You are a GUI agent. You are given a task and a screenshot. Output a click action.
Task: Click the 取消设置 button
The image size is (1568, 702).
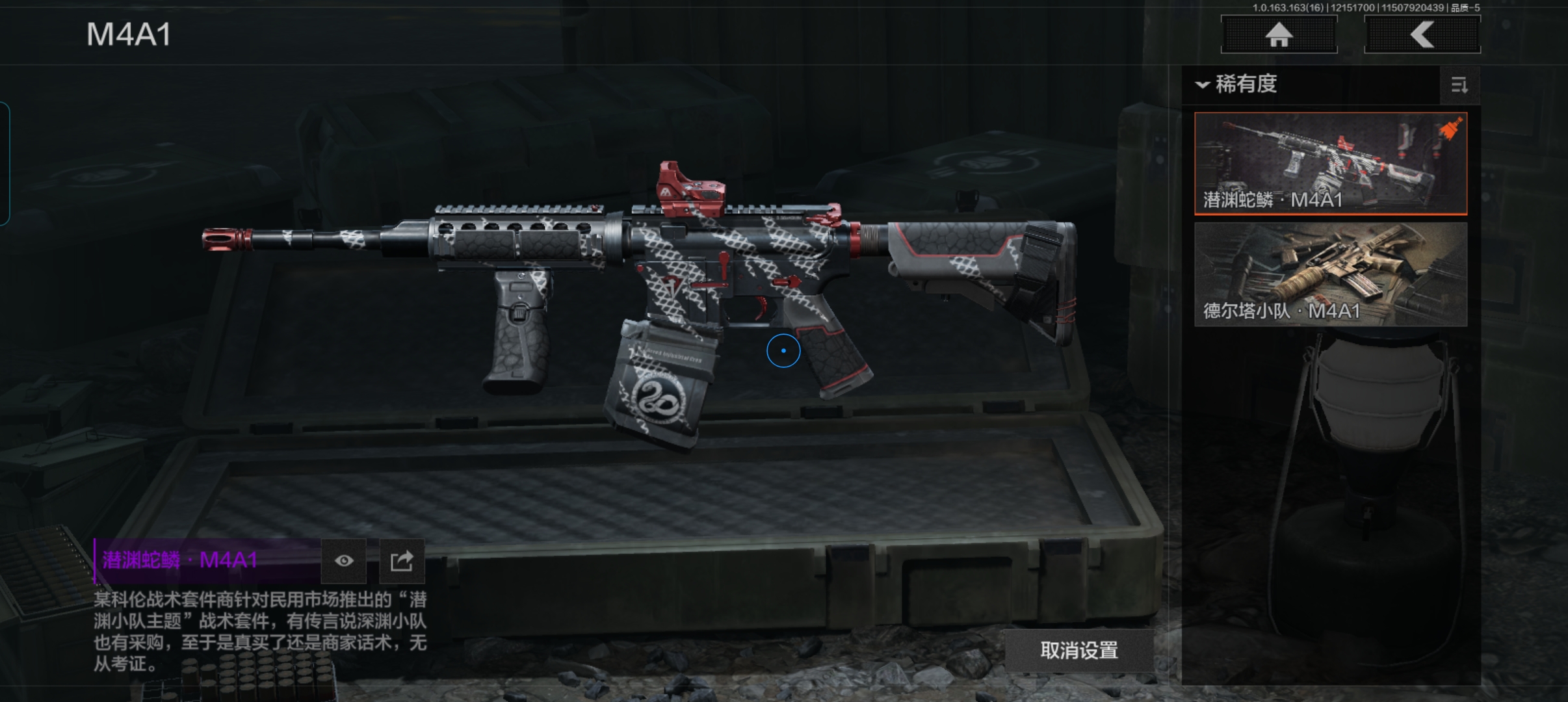[x=1079, y=650]
